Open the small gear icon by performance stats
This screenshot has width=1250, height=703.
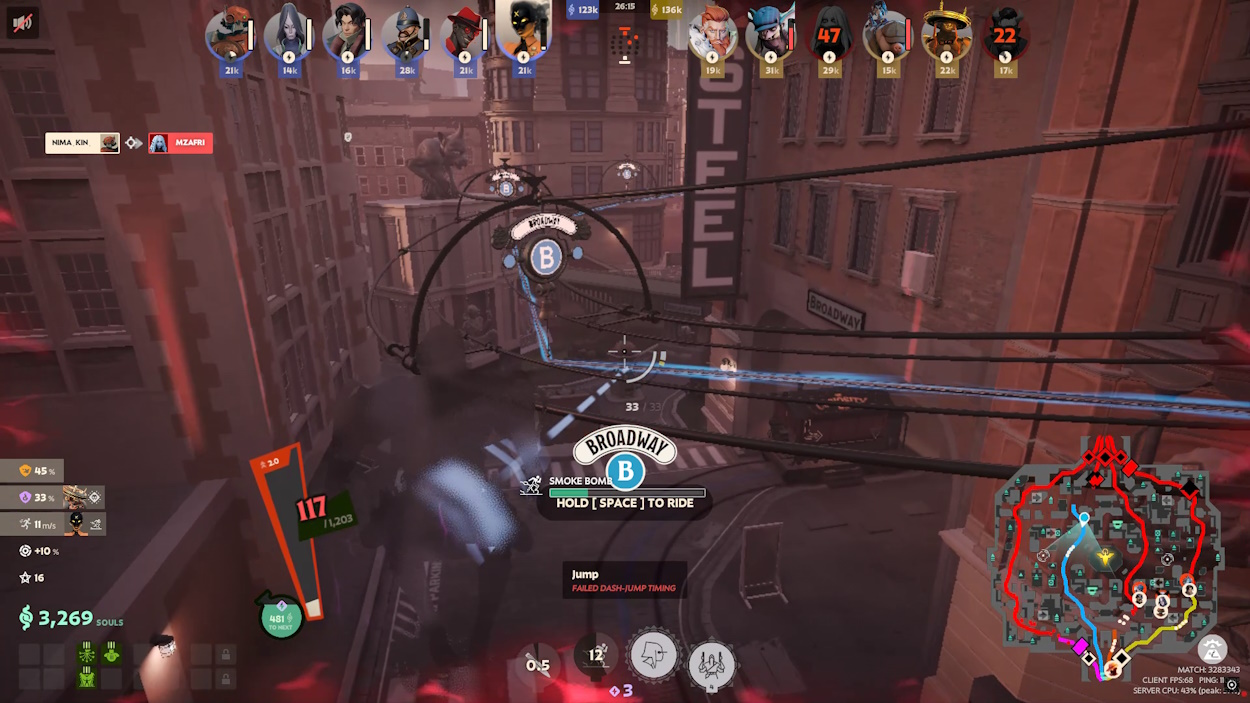pyautogui.click(x=1232, y=685)
